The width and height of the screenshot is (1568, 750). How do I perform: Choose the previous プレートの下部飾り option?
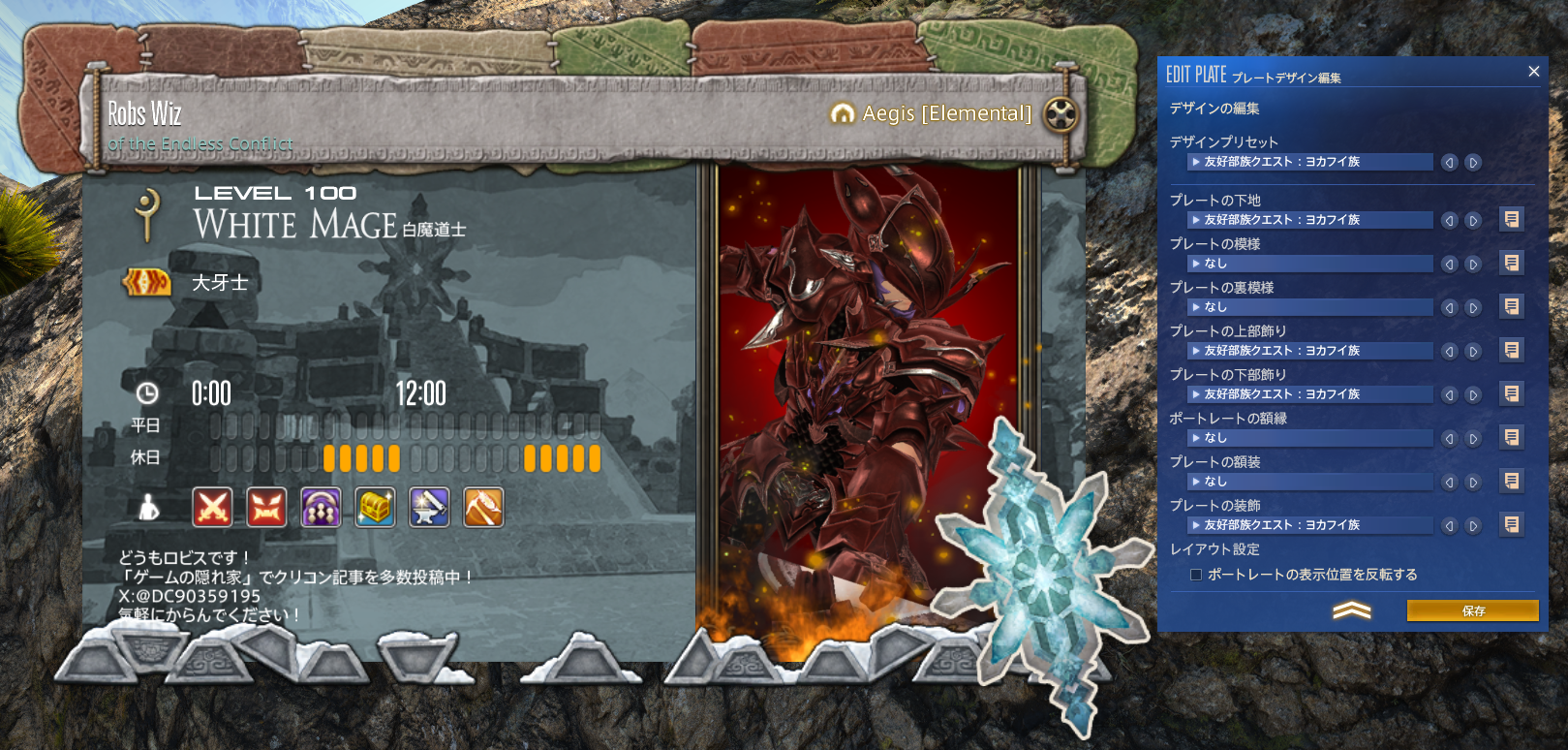click(1450, 394)
